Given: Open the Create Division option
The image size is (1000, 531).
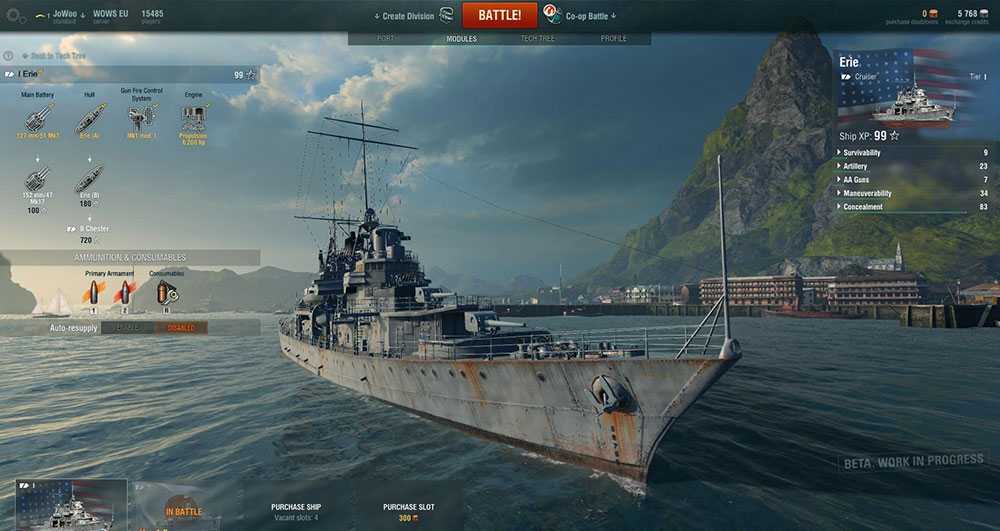Looking at the screenshot, I should tap(408, 16).
